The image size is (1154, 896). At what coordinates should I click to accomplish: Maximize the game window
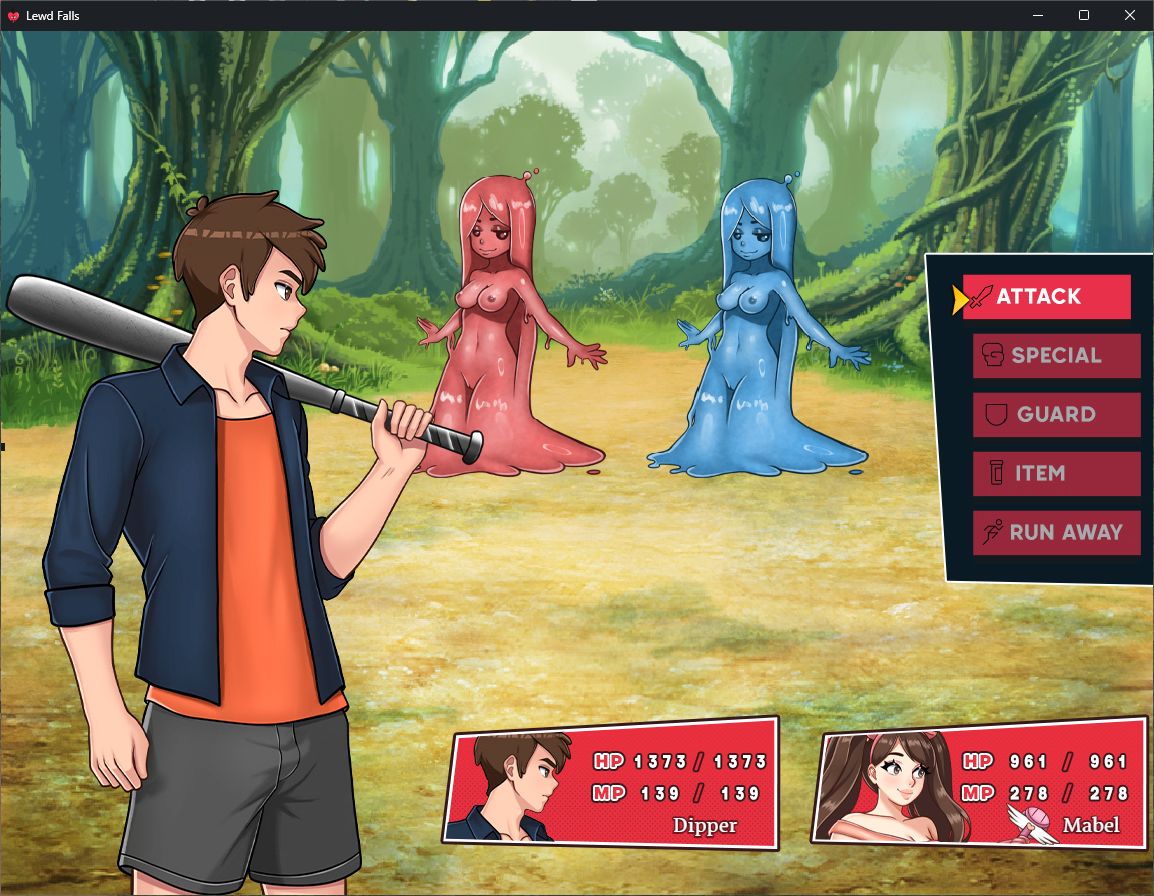1084,15
